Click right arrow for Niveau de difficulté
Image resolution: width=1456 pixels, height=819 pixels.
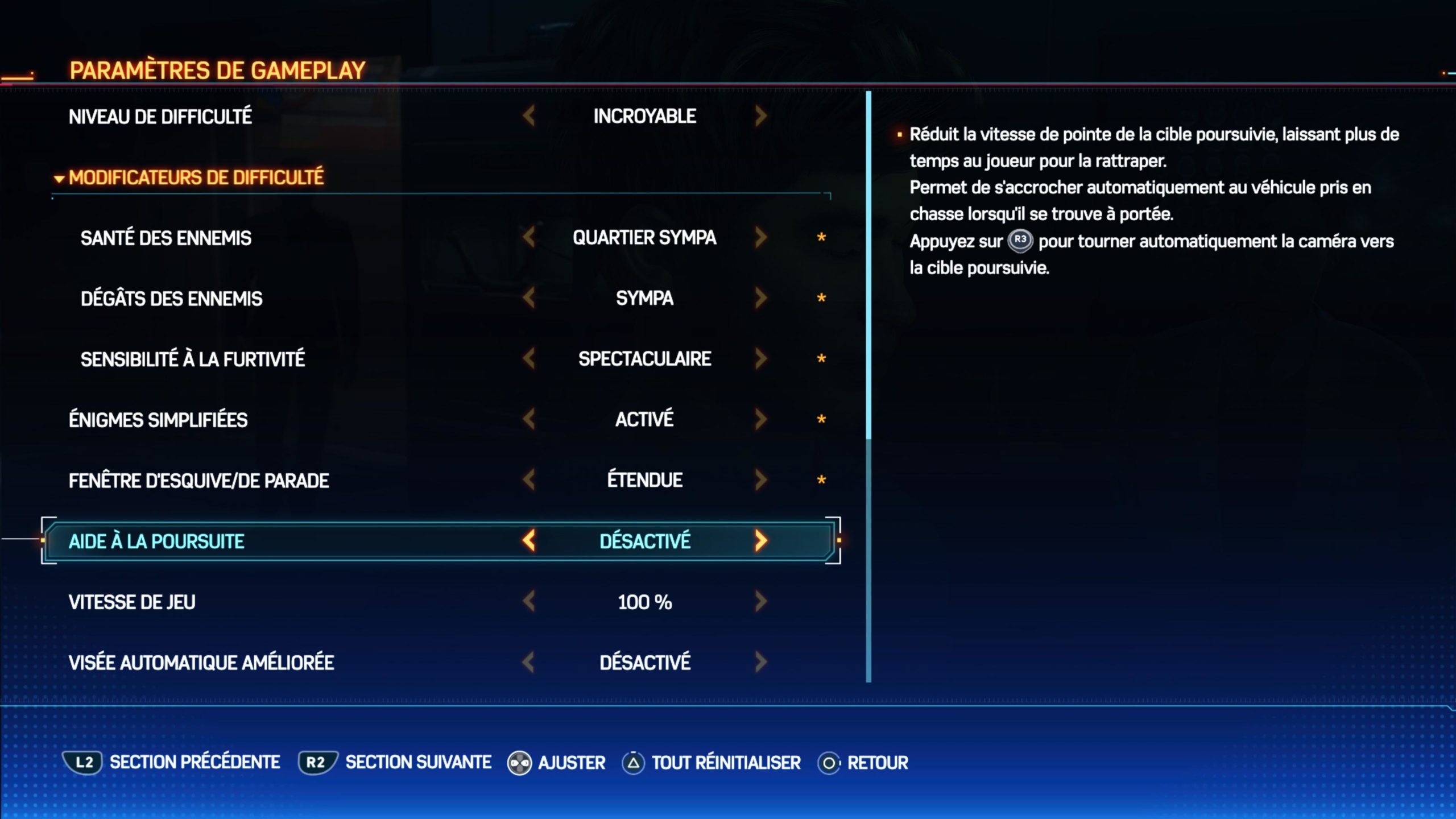click(761, 117)
